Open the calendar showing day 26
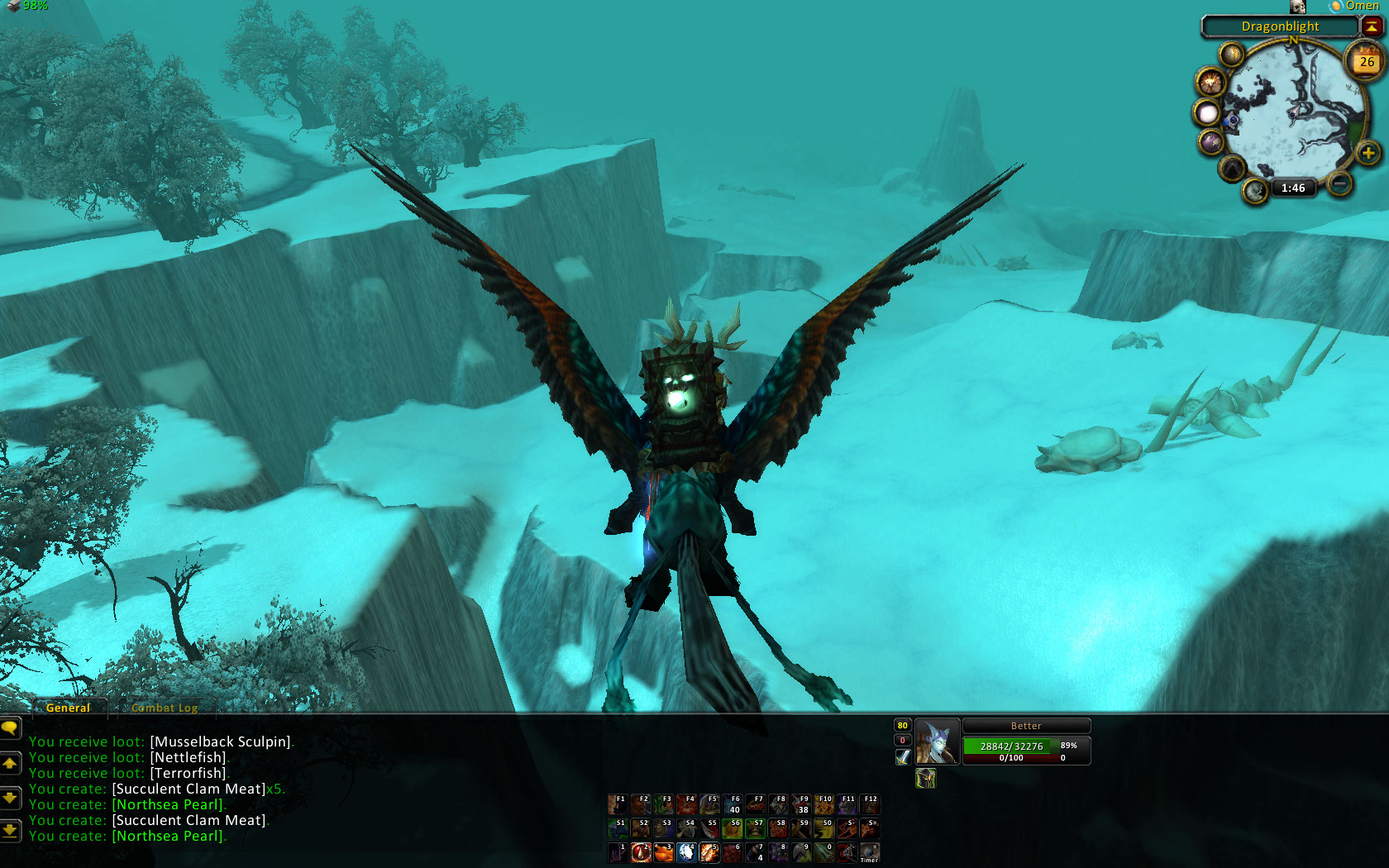The height and width of the screenshot is (868, 1389). point(1367,61)
